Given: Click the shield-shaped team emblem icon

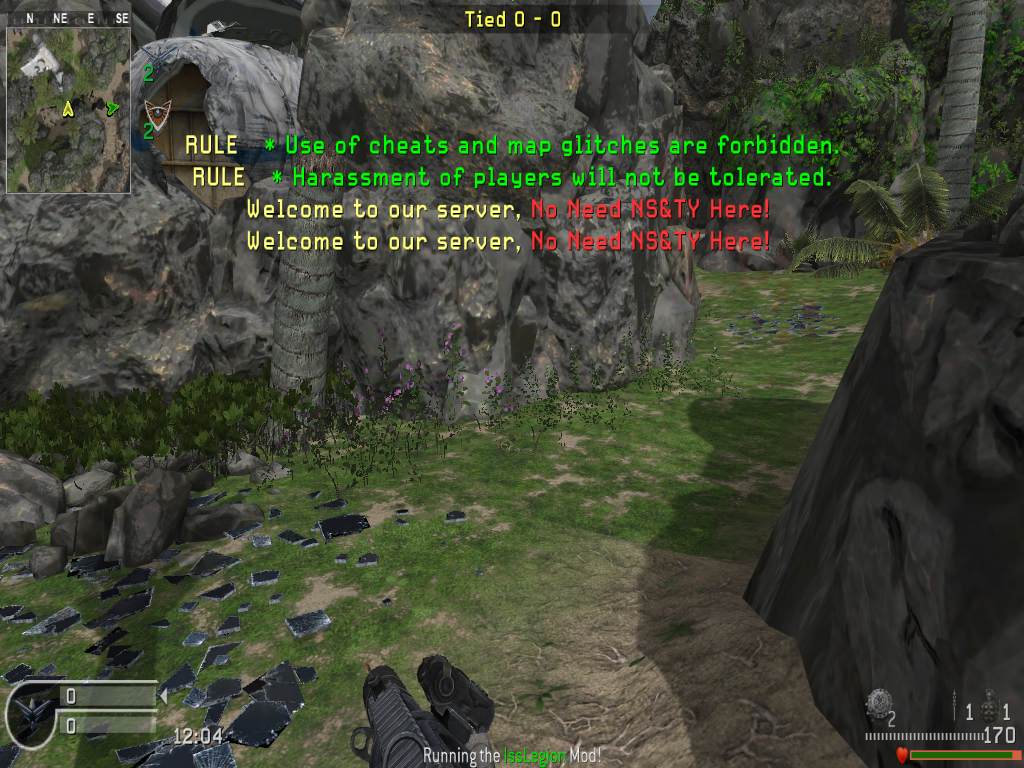Looking at the screenshot, I should 156,111.
